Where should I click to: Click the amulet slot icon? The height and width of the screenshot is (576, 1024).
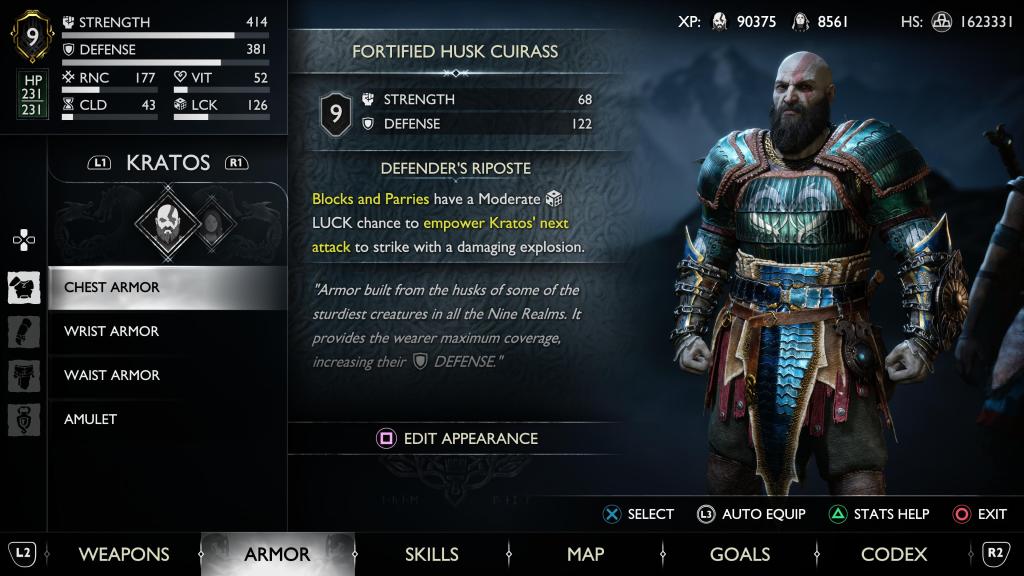click(x=24, y=419)
